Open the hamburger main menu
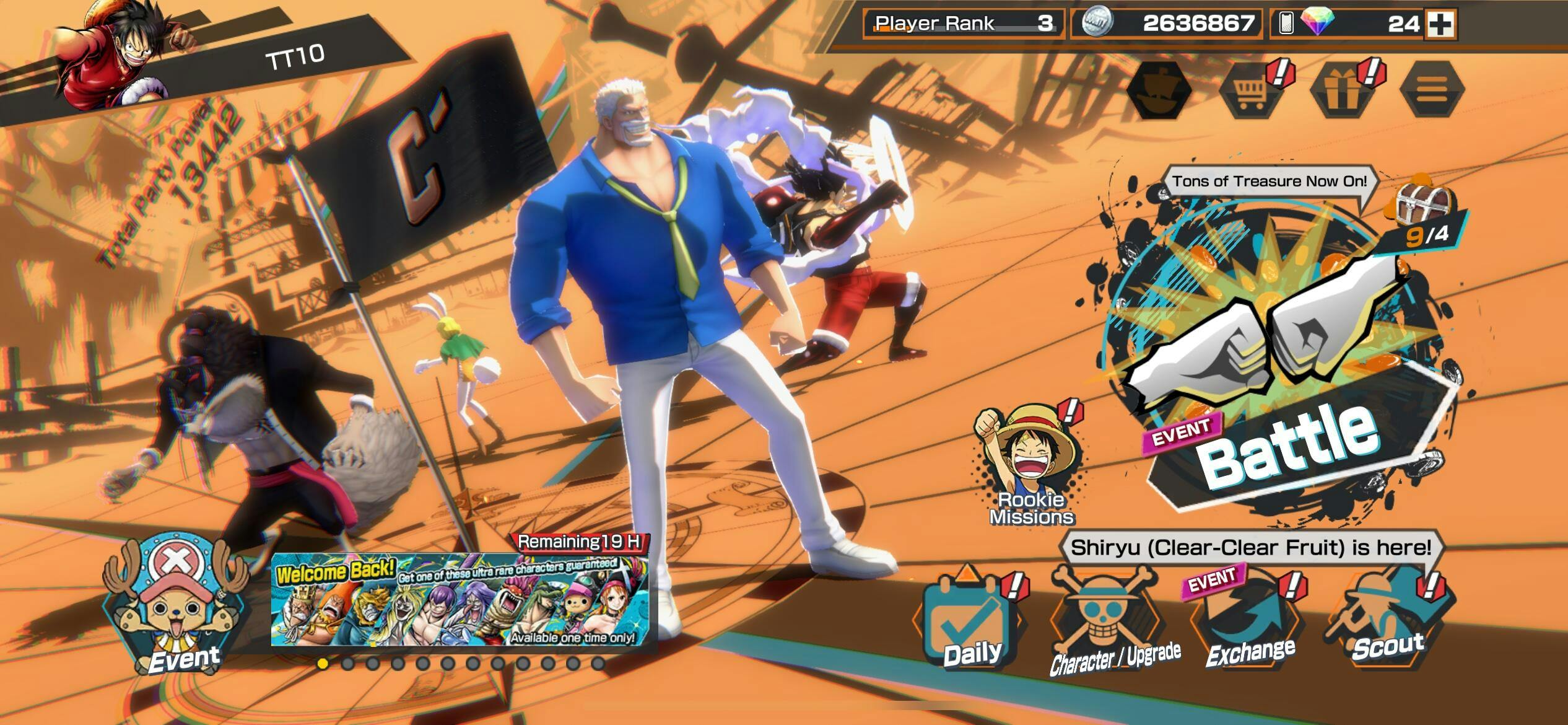The height and width of the screenshot is (725, 1568). (1432, 90)
